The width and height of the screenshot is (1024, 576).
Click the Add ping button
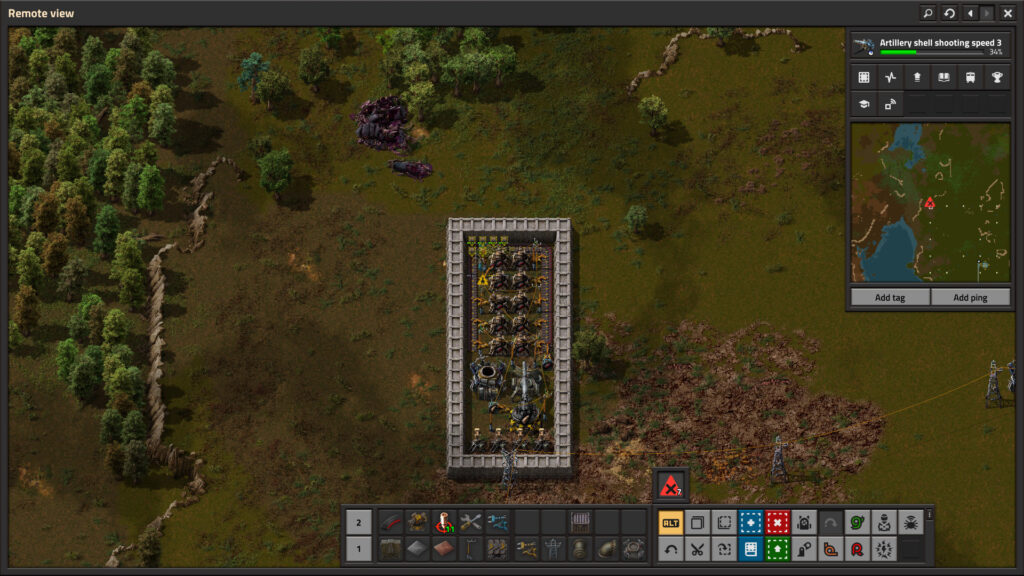pos(970,297)
